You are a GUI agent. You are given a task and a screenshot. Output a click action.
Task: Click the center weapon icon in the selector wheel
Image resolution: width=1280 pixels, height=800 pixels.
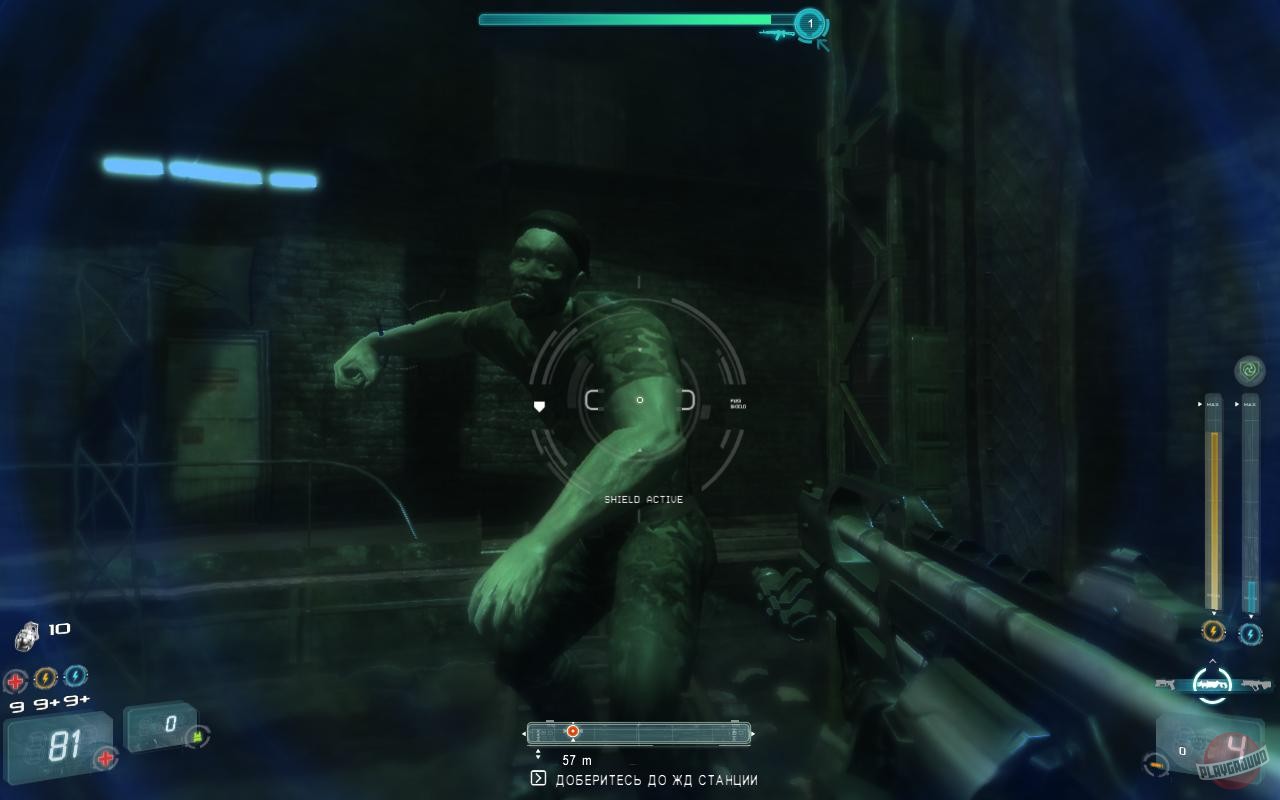(x=1212, y=684)
